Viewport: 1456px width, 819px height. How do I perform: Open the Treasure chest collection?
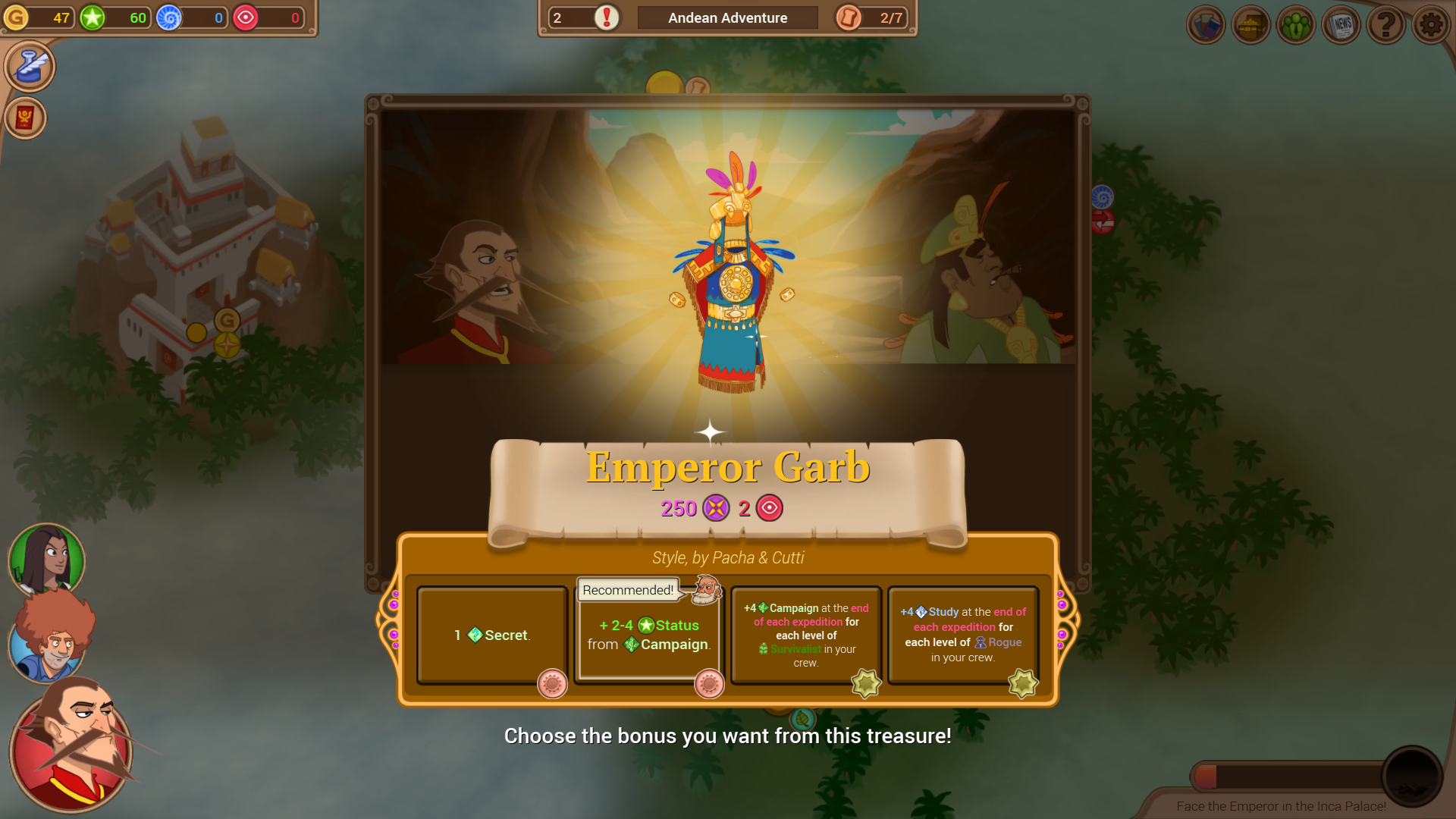coord(1250,24)
